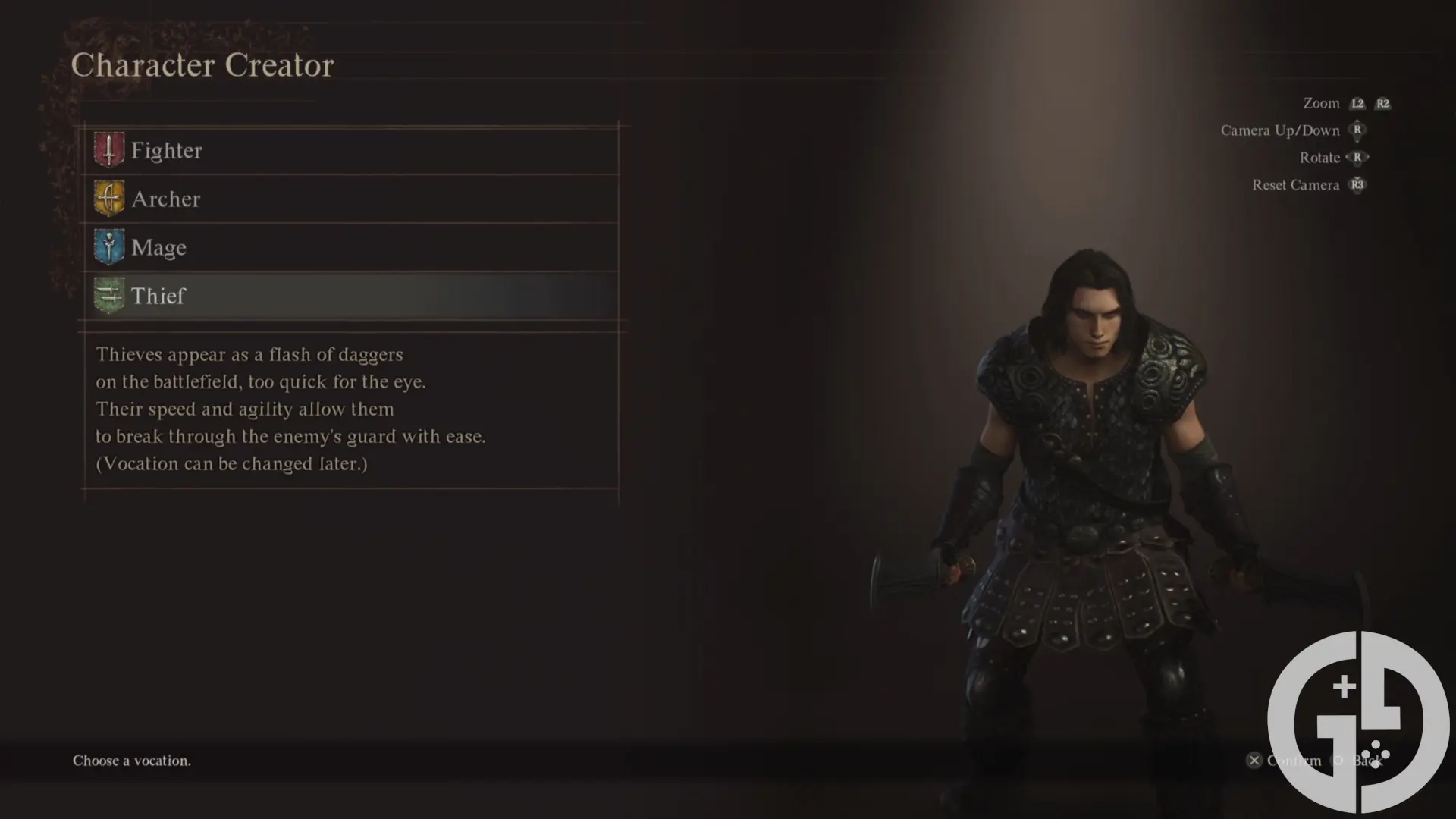Click the Rotate stick icon

[1357, 157]
